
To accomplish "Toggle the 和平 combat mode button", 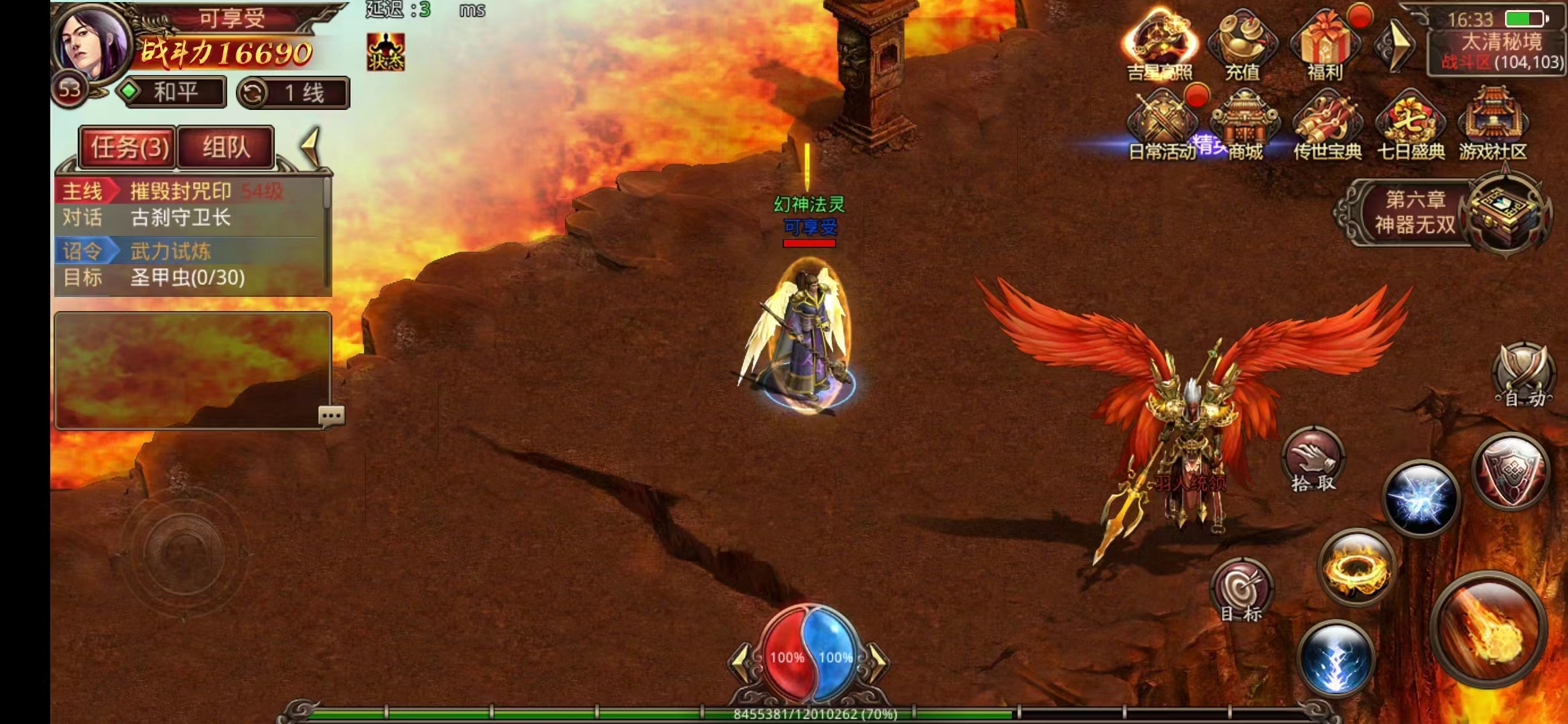I will 172,92.
